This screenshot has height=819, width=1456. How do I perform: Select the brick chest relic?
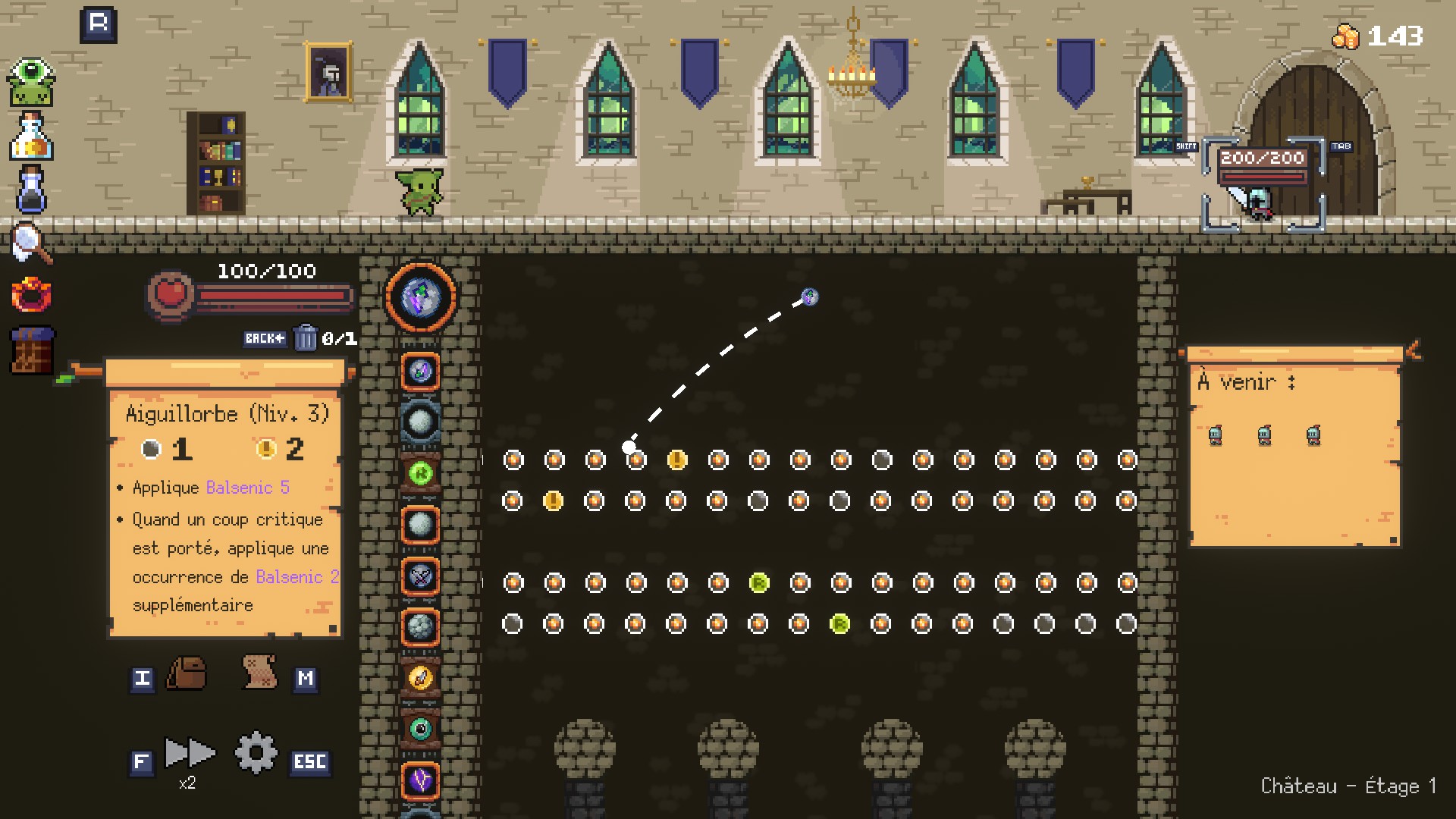(31, 350)
